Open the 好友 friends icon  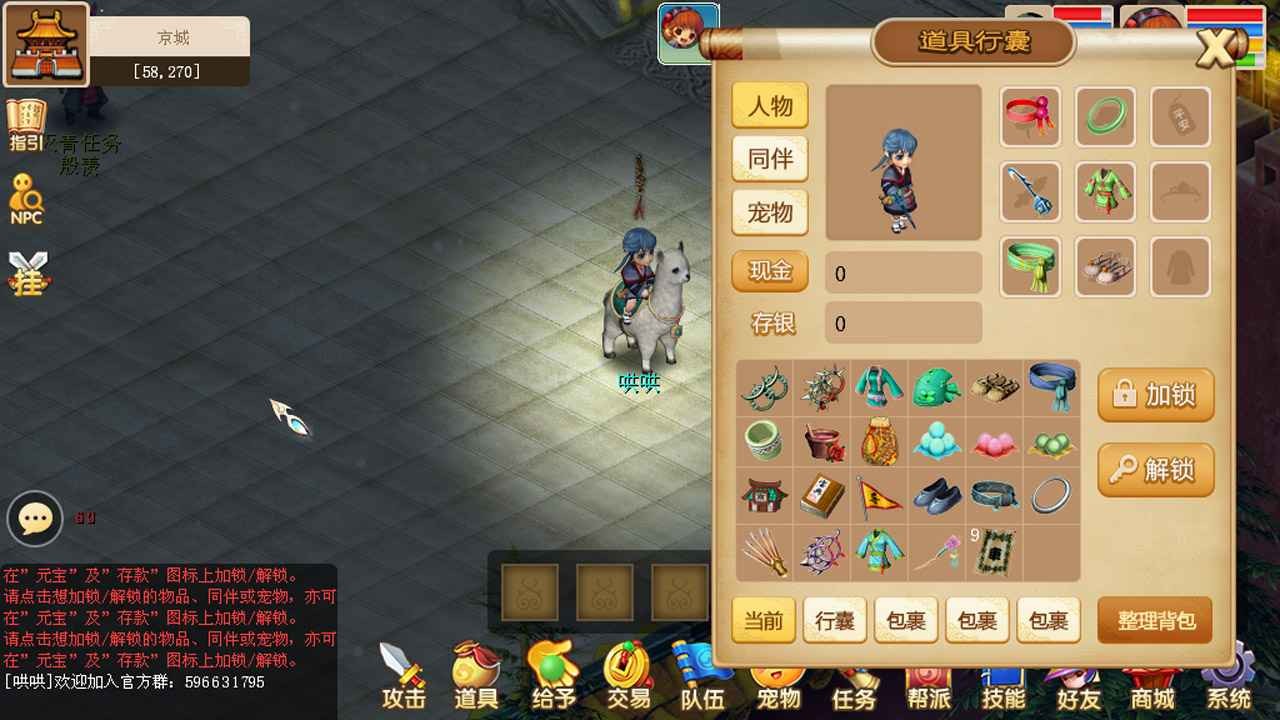1078,678
